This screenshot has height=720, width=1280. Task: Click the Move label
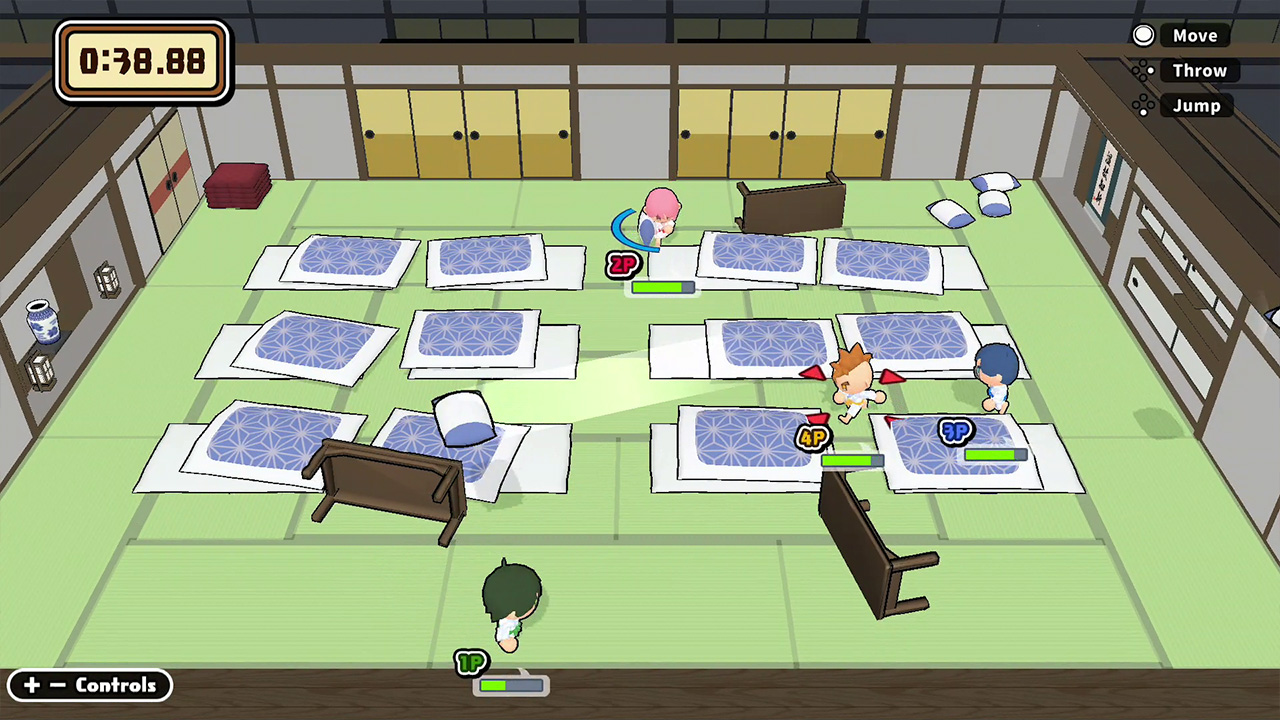tap(1196, 35)
